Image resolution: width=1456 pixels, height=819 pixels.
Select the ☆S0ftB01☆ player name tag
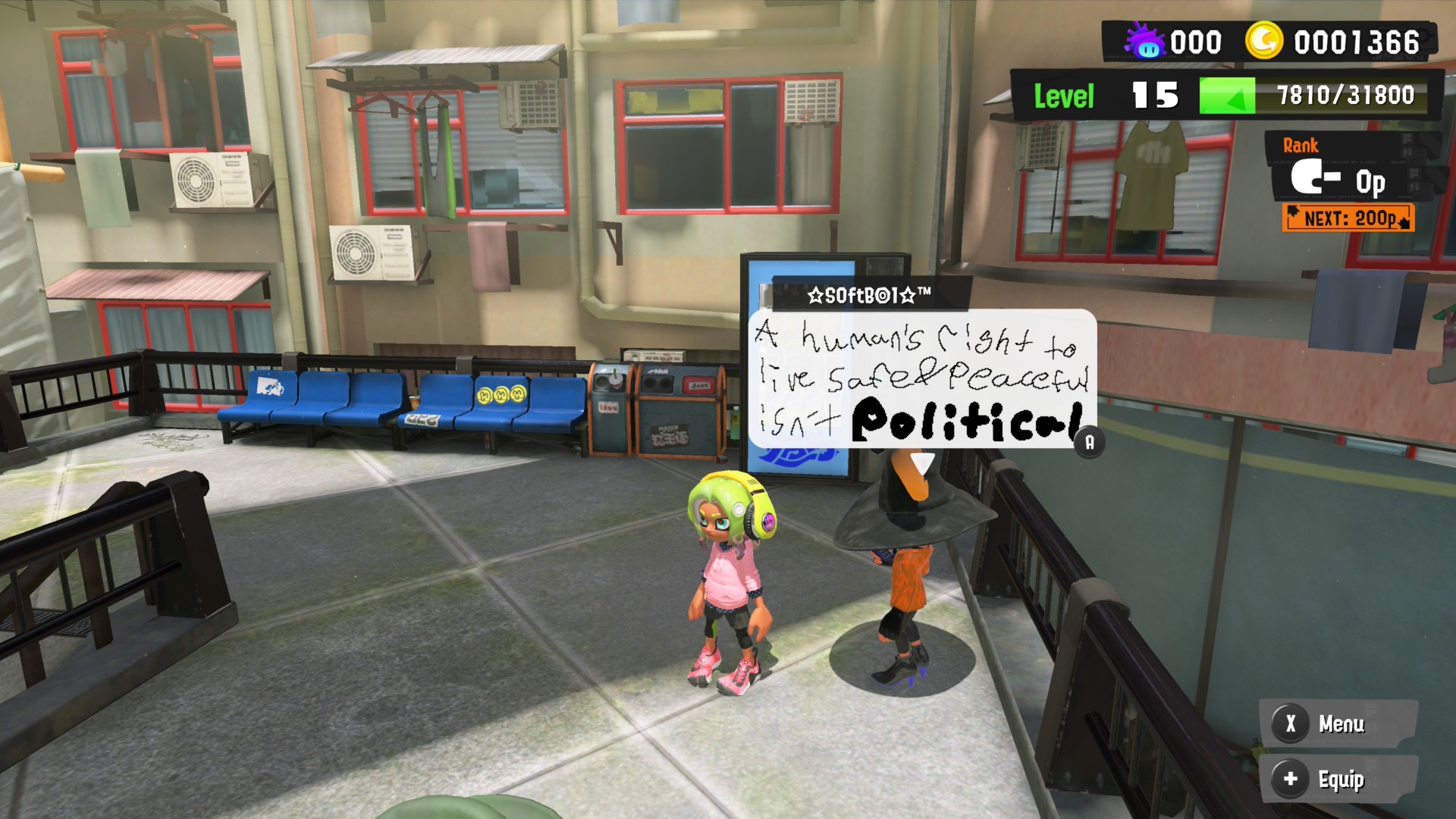click(x=869, y=295)
